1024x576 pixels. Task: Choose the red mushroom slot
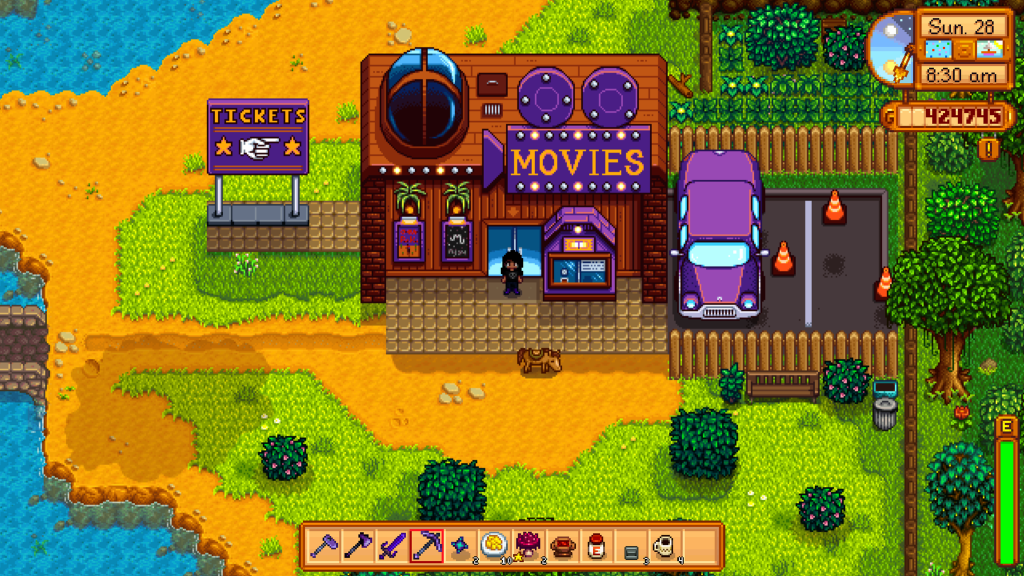coord(528,546)
